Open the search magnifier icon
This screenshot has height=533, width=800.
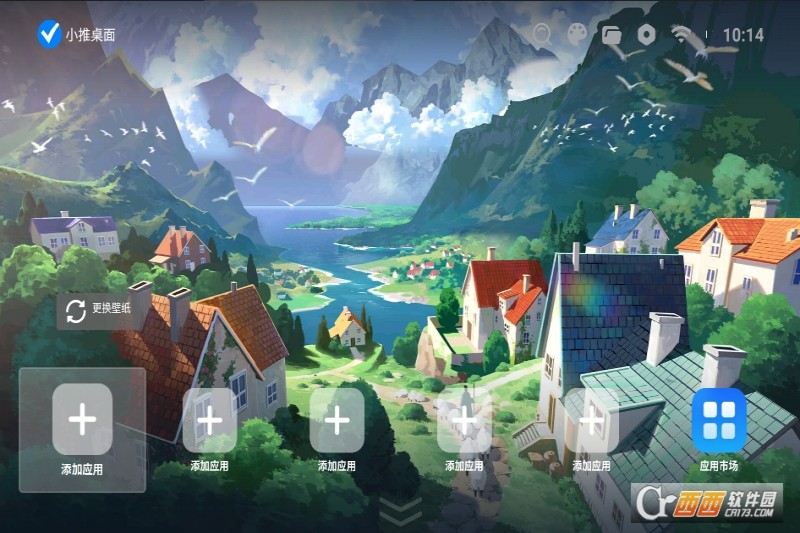click(542, 35)
